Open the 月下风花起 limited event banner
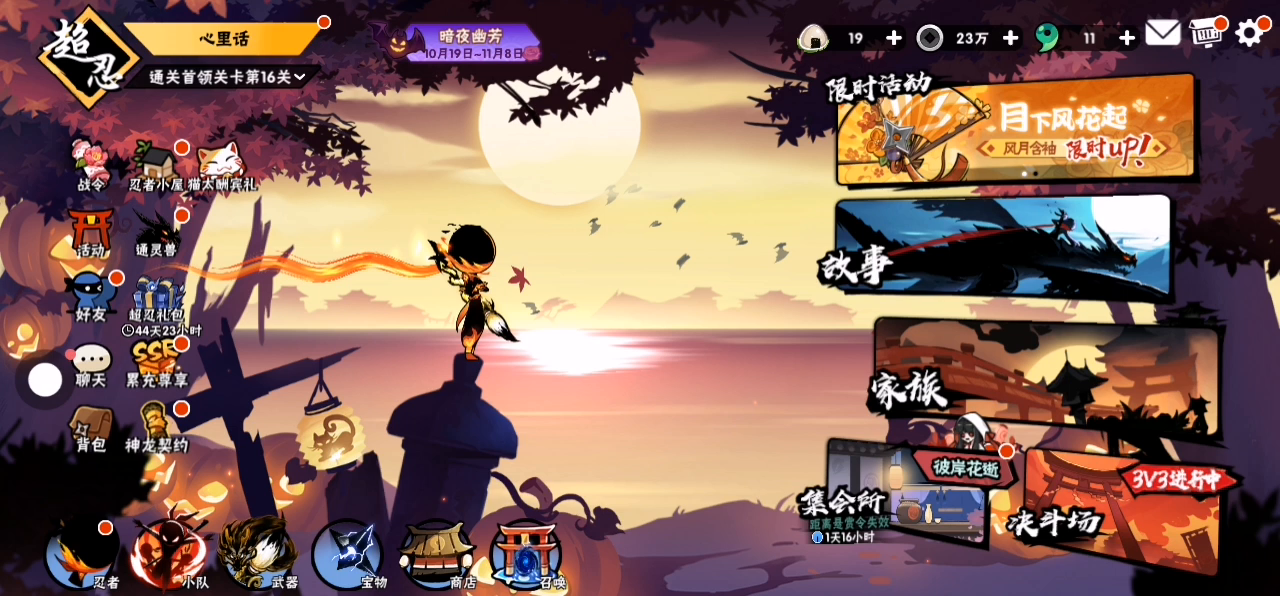This screenshot has width=1280, height=596. [x=1015, y=130]
